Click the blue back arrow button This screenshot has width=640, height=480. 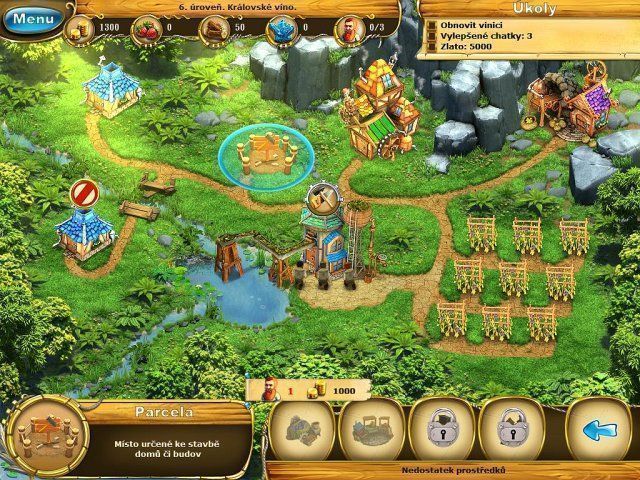(x=598, y=431)
